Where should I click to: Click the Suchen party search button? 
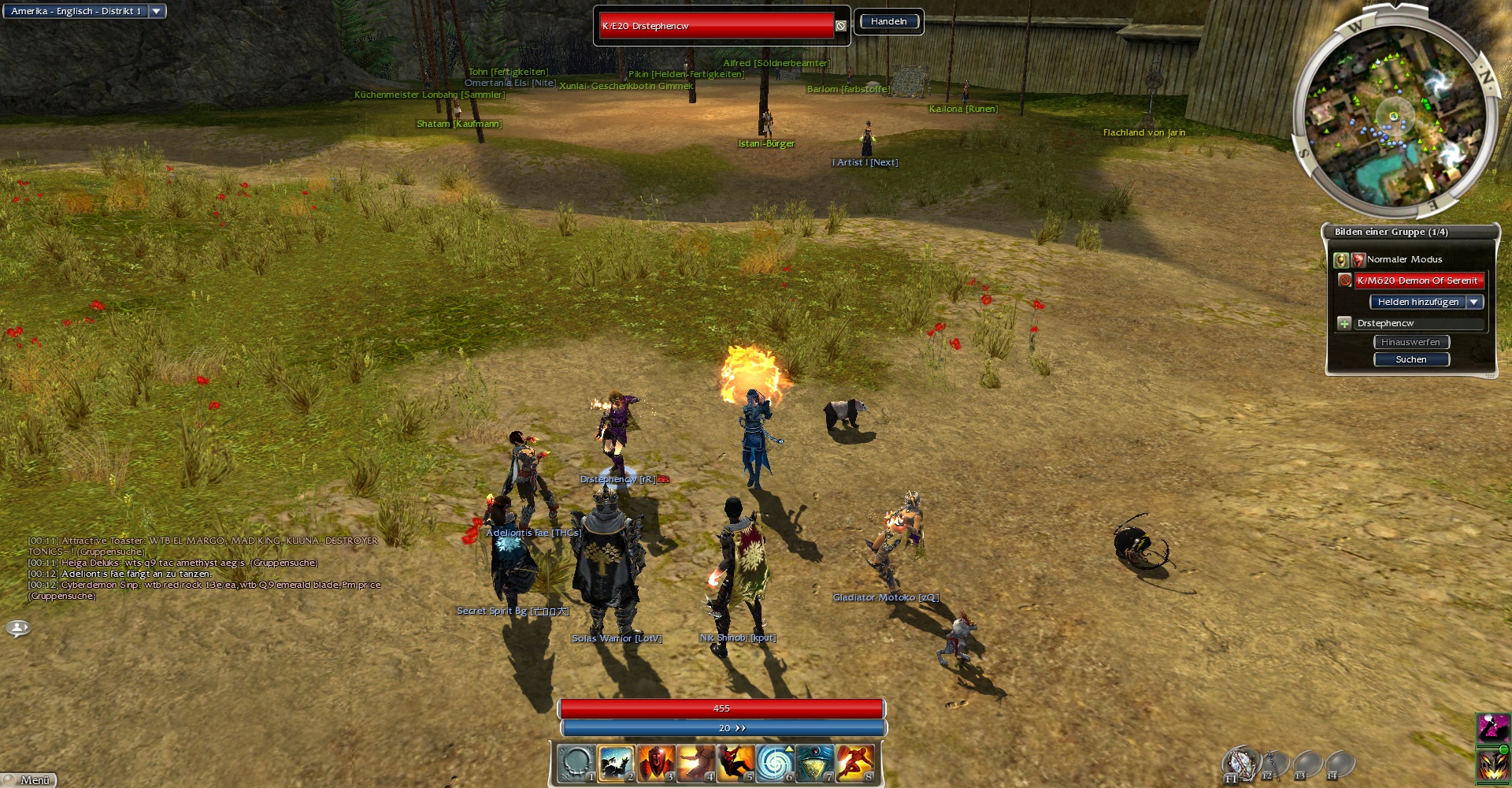(x=1411, y=359)
